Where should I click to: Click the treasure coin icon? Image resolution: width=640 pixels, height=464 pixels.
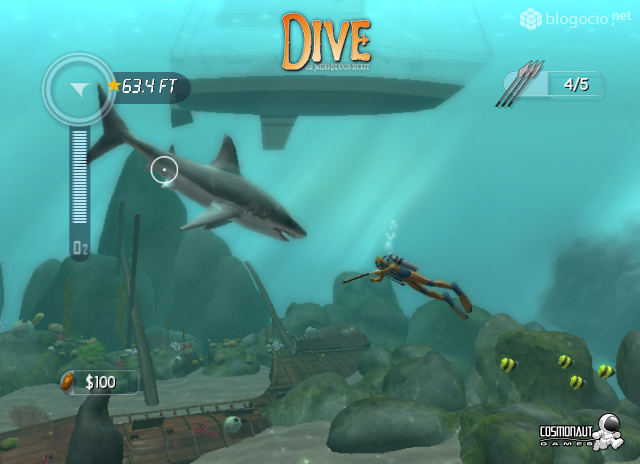[69, 381]
